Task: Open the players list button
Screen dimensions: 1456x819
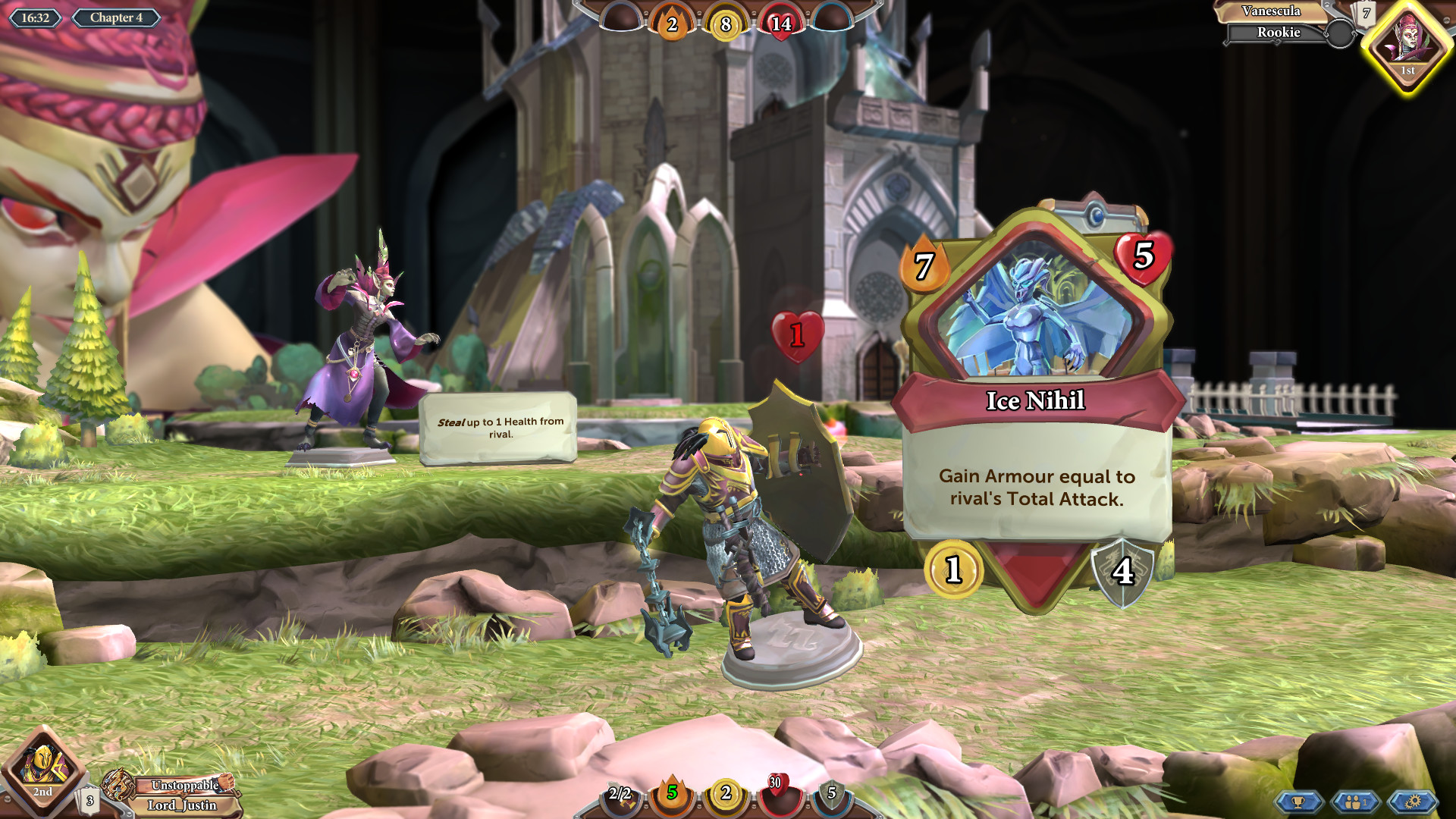Action: (x=1355, y=802)
